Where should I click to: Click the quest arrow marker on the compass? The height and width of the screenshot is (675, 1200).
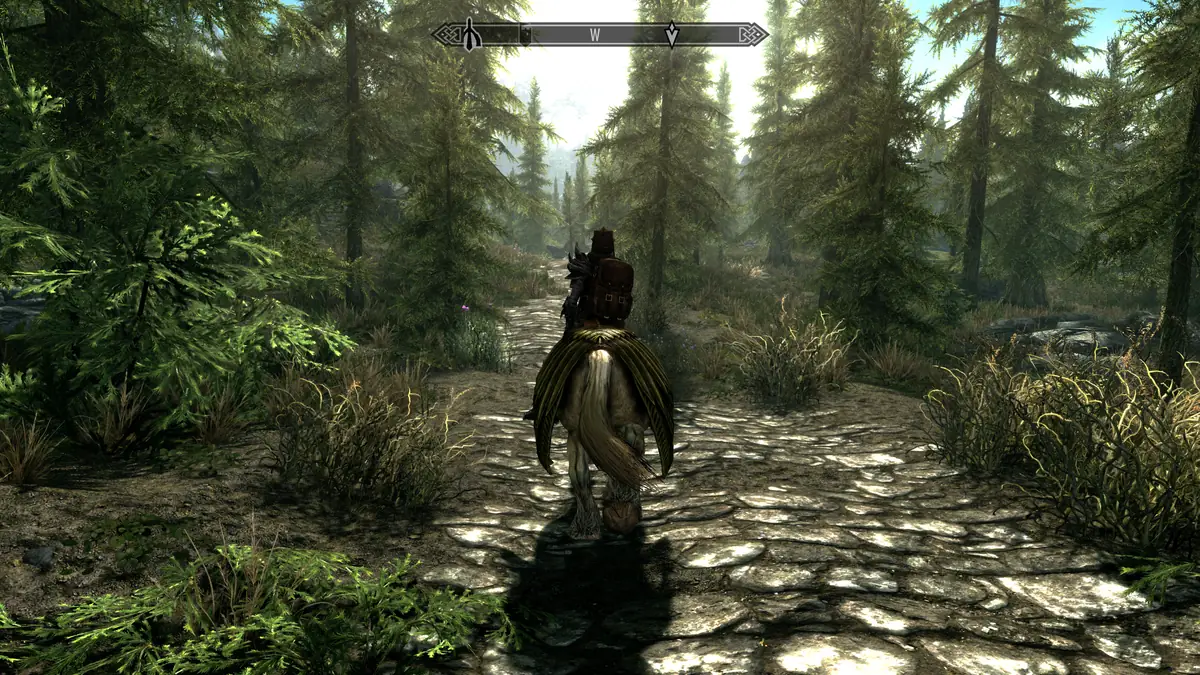point(672,35)
